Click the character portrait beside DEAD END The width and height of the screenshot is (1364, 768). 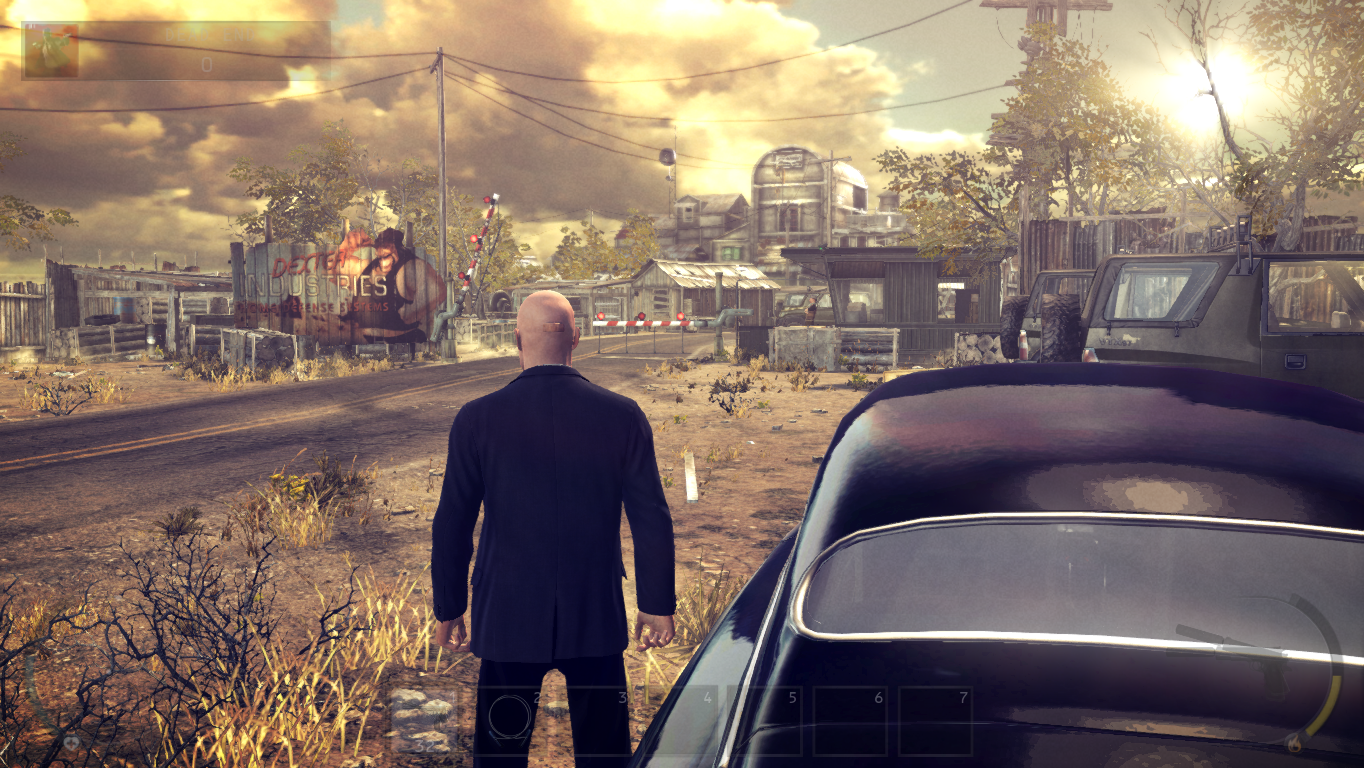[52, 49]
